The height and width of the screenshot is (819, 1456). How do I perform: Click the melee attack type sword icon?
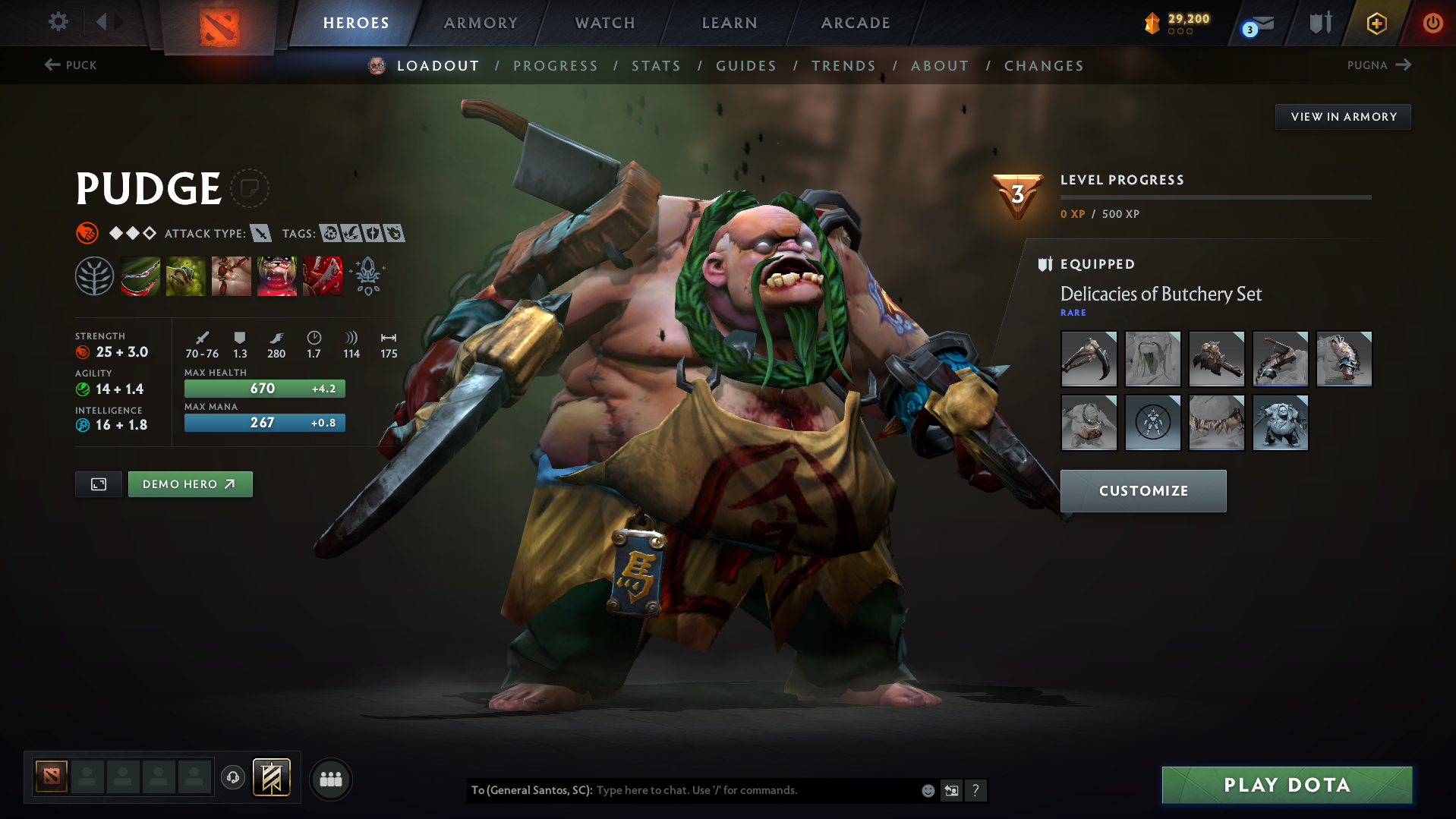262,233
